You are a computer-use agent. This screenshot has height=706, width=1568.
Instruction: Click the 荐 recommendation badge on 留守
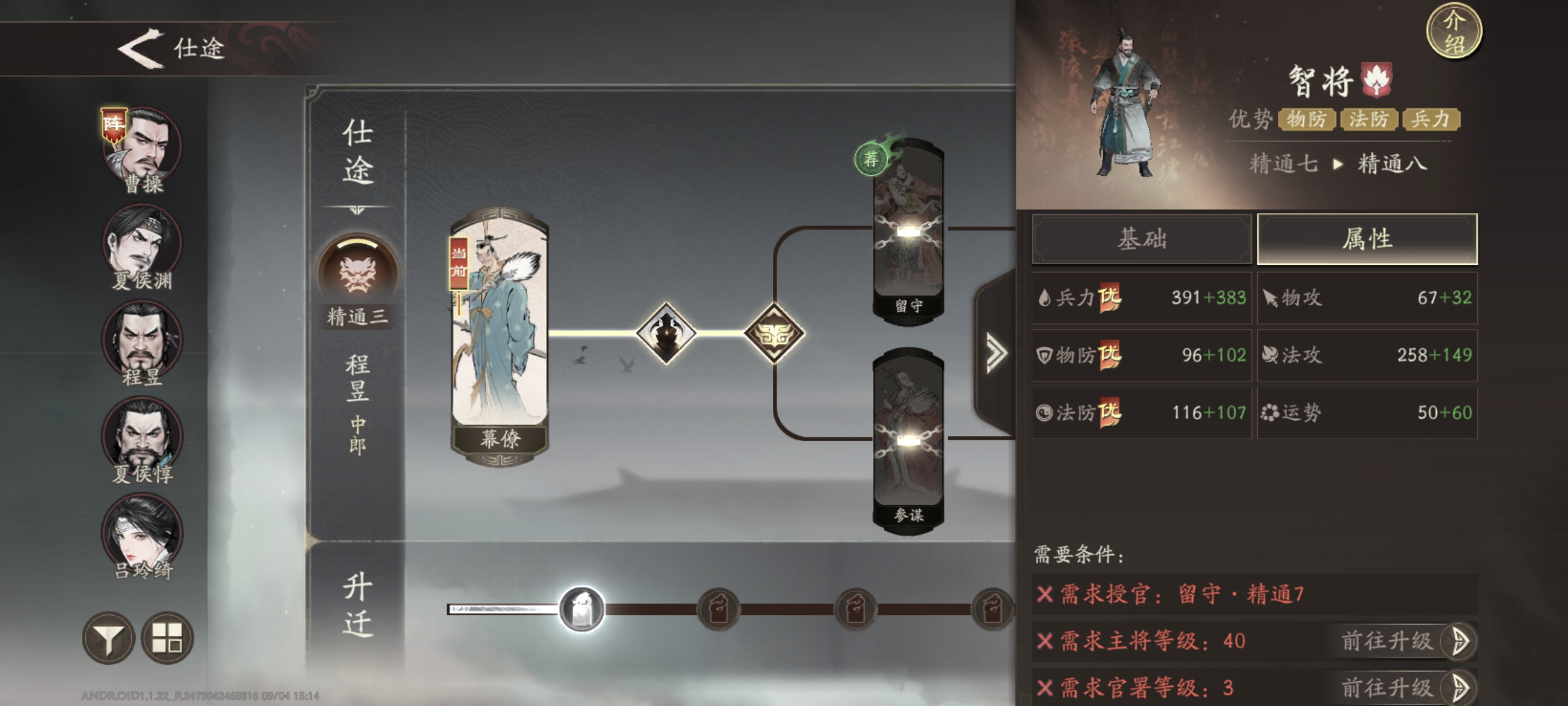click(x=872, y=160)
